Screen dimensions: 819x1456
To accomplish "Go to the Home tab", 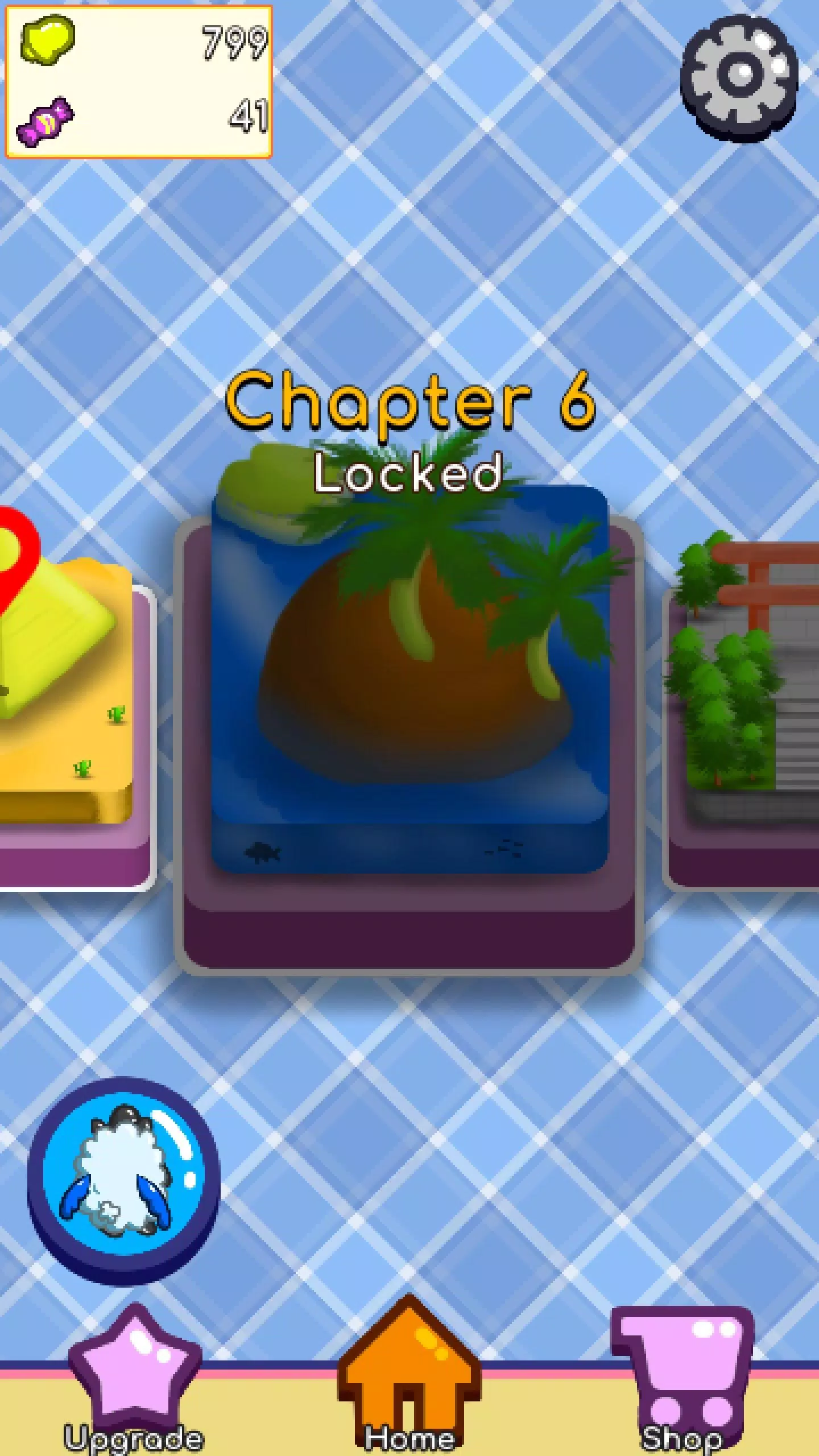I will [x=408, y=1376].
